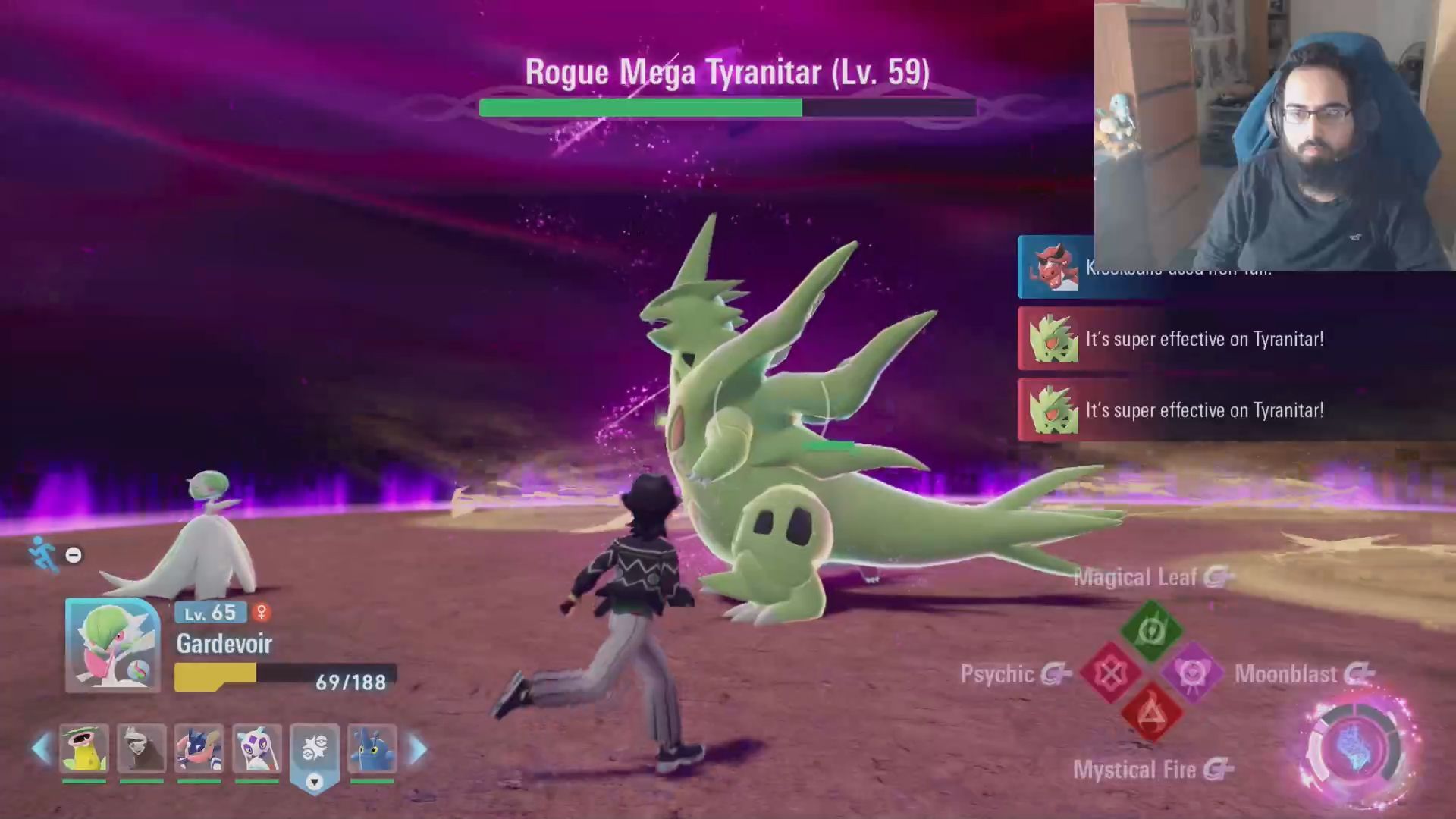Use the Magical Leaf move
The image size is (1456, 819).
point(1151,629)
